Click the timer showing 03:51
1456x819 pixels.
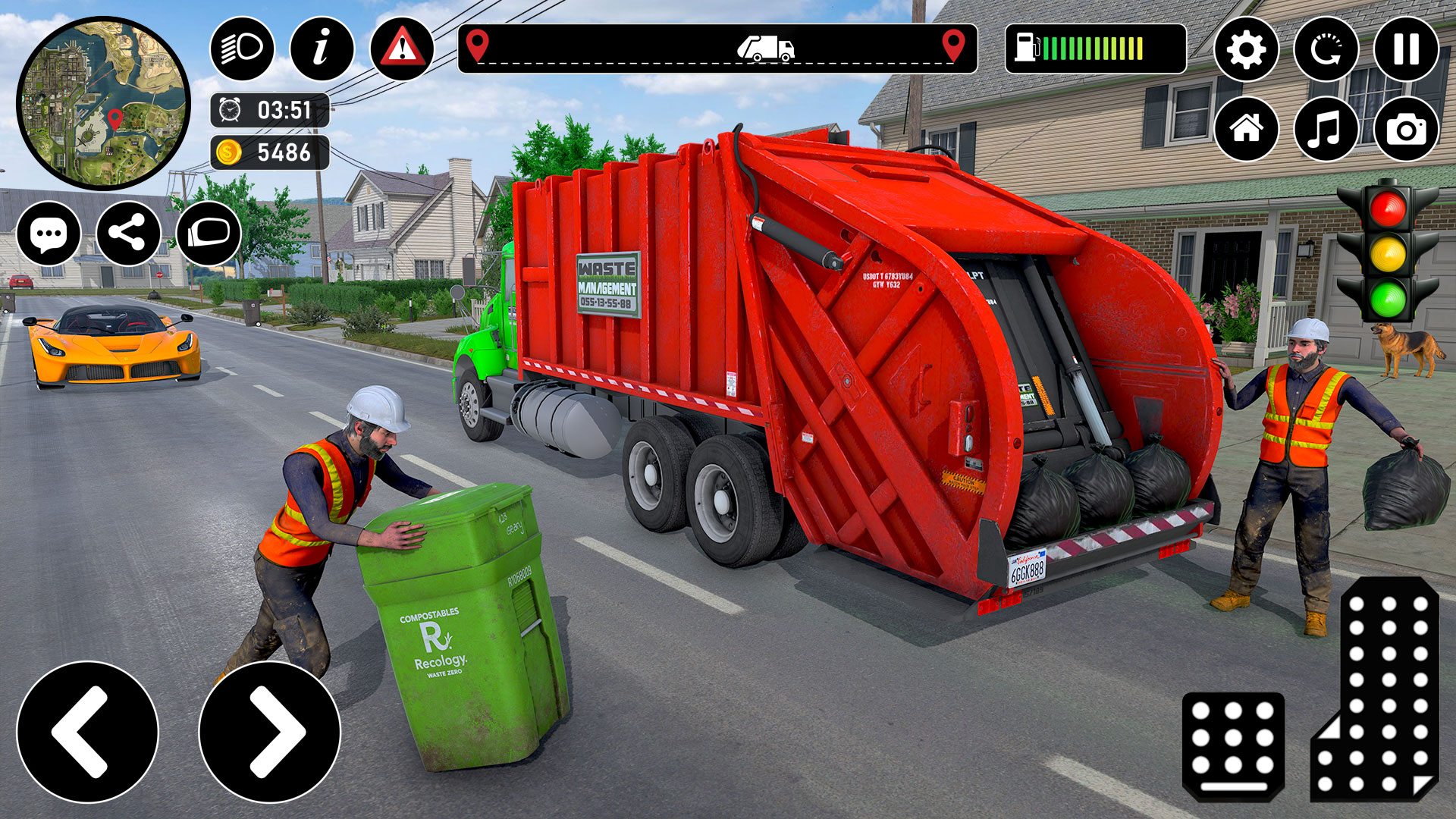click(269, 110)
